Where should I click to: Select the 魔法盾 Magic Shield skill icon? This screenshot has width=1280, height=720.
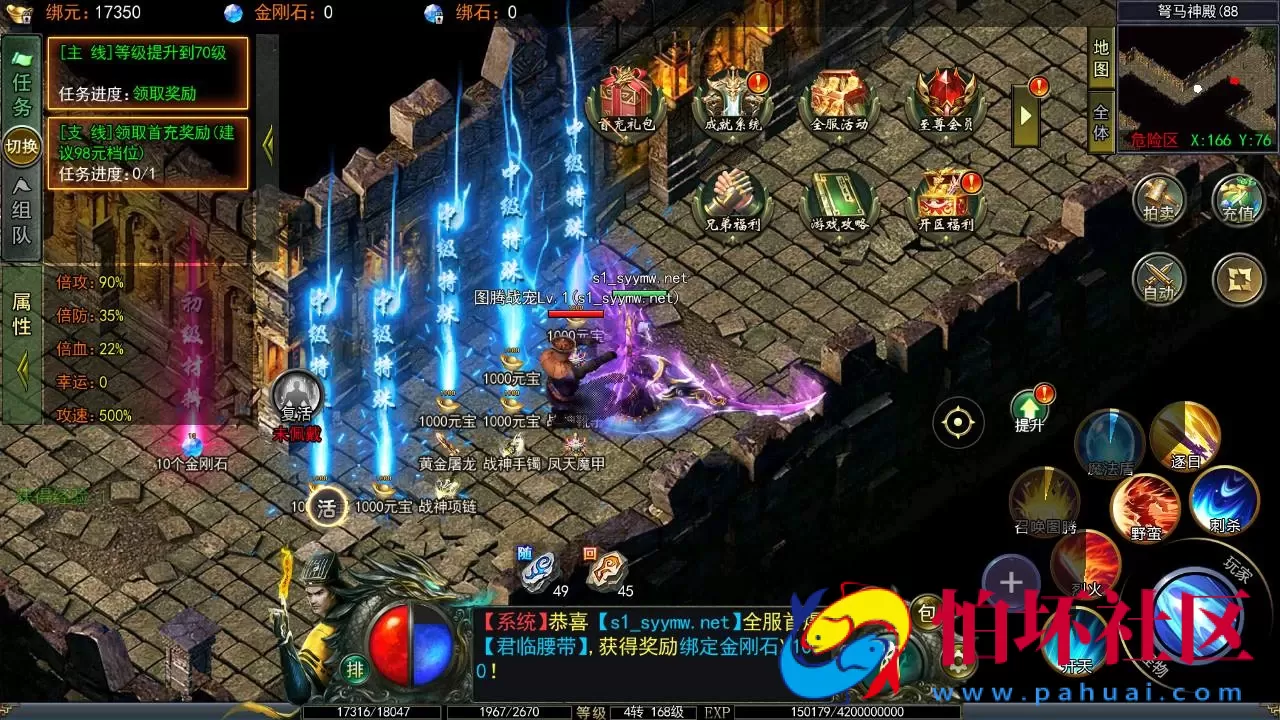click(1109, 440)
